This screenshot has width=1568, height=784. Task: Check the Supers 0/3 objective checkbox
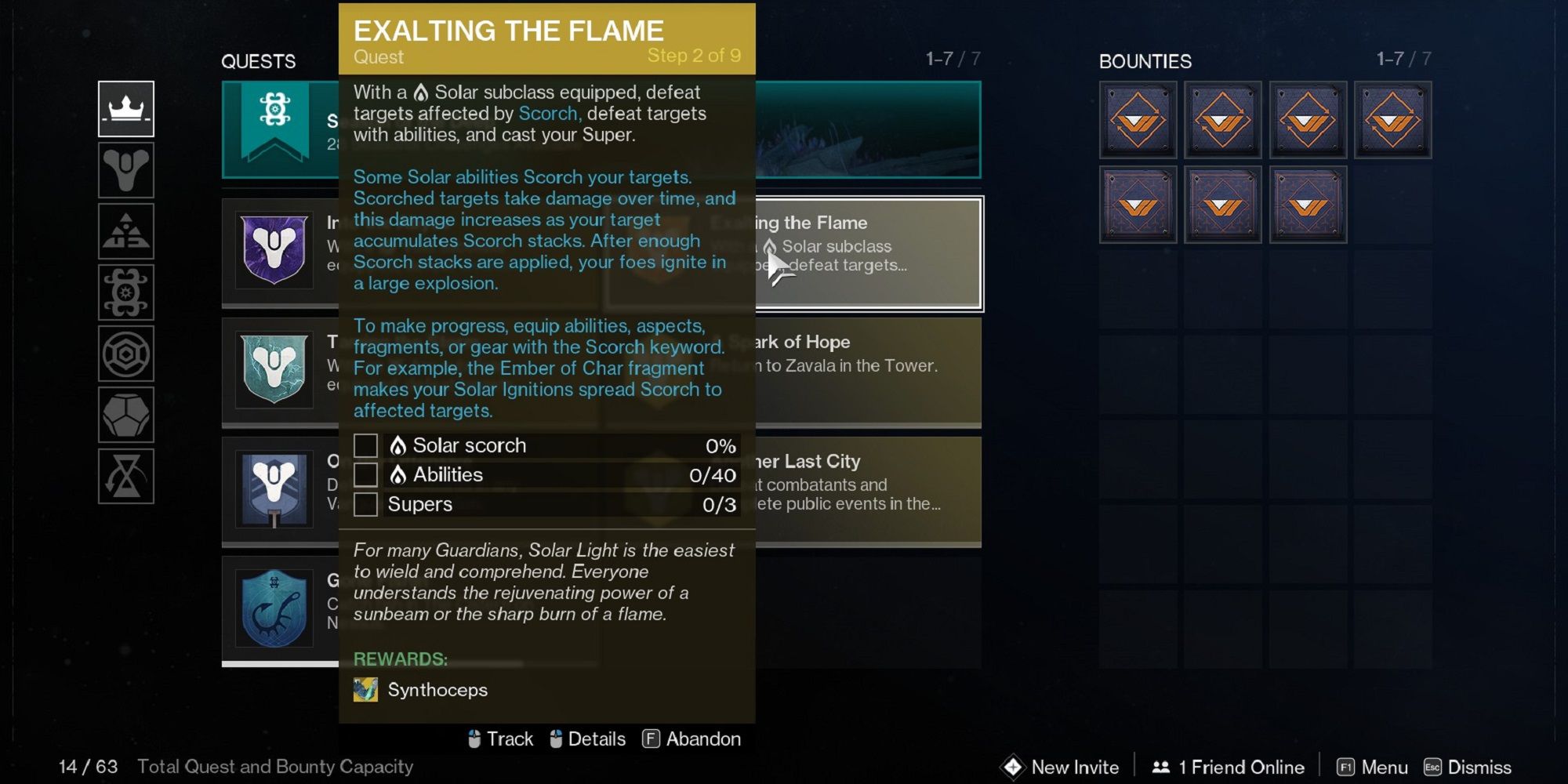click(365, 504)
